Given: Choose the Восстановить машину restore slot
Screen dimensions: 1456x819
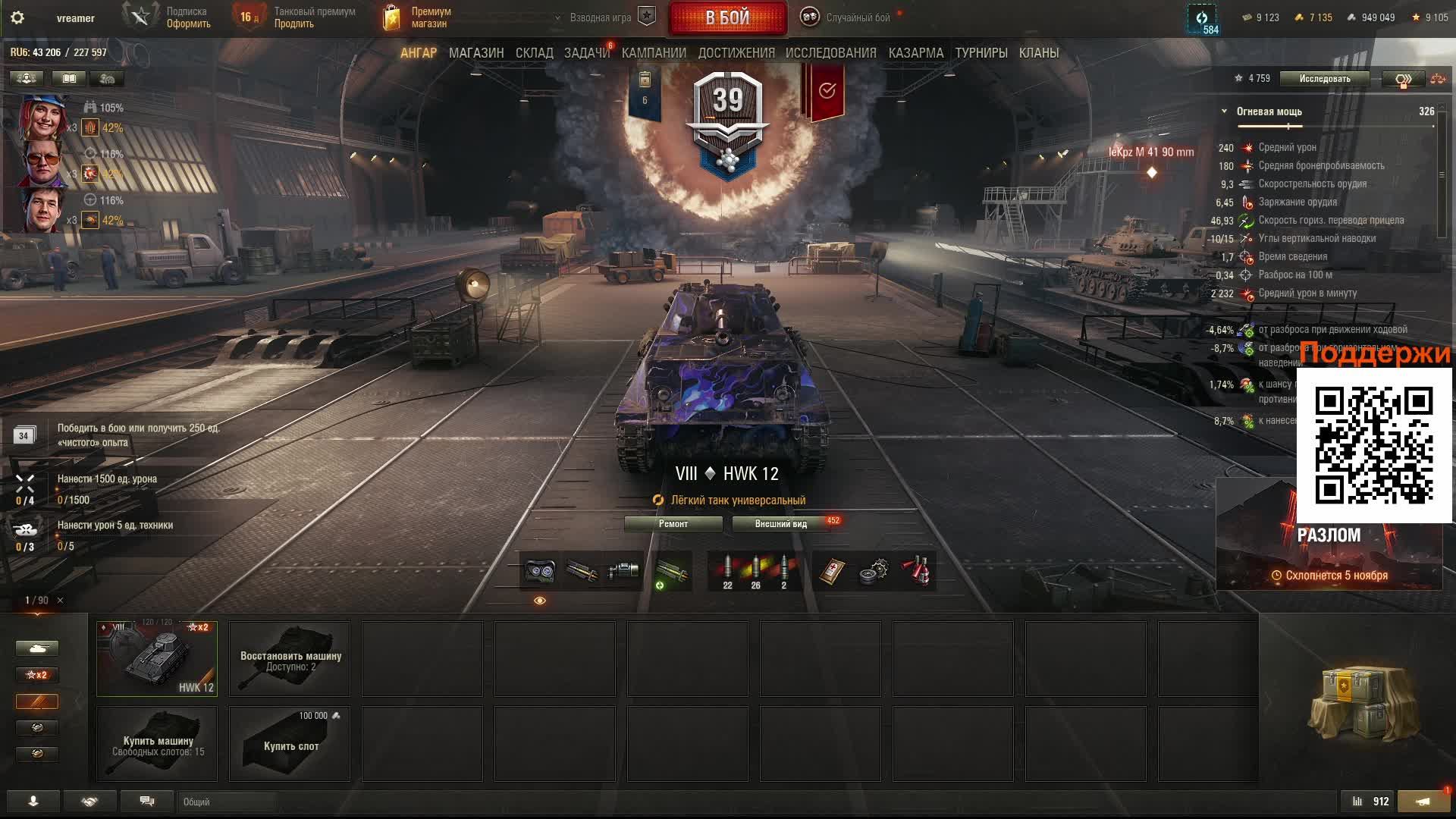Looking at the screenshot, I should pos(290,658).
